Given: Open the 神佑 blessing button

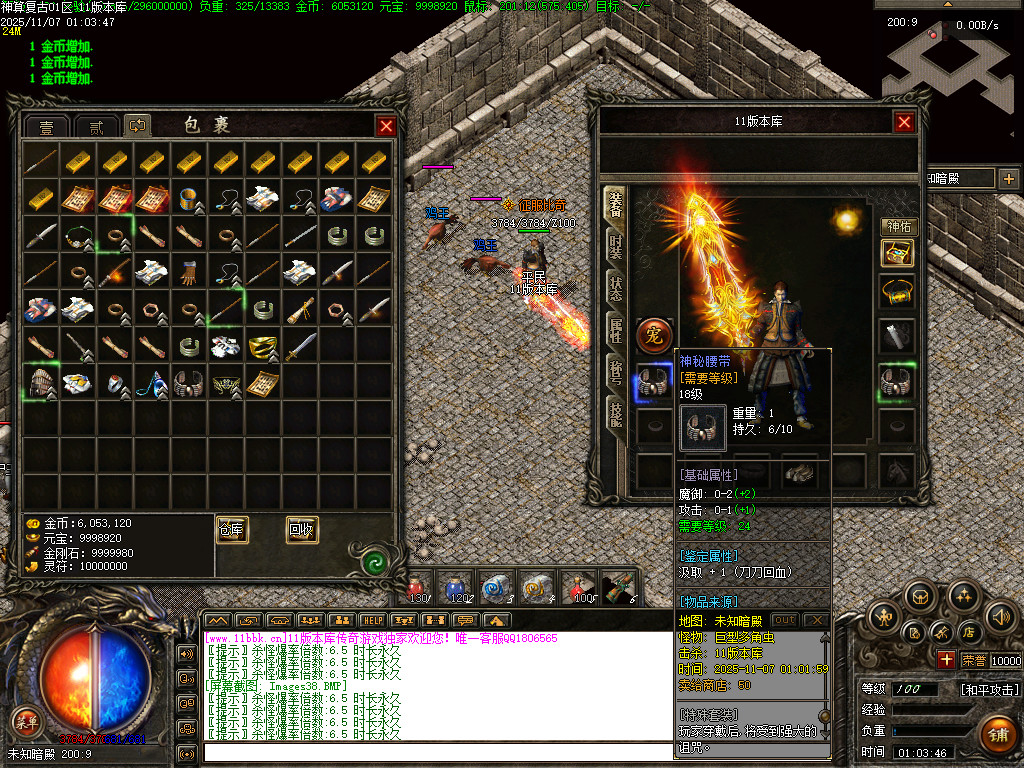Looking at the screenshot, I should coord(898,227).
